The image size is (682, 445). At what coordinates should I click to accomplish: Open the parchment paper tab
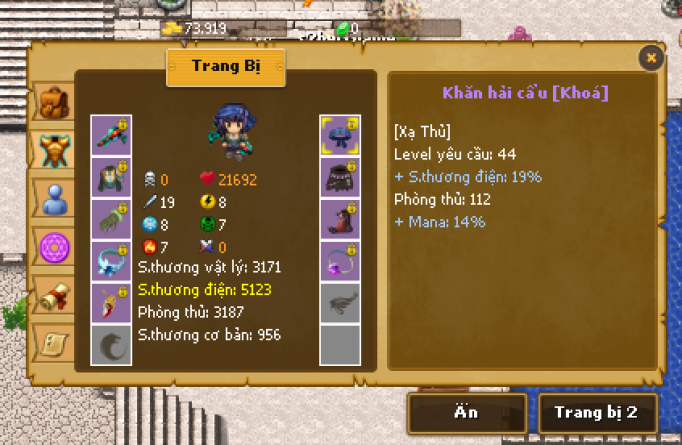point(51,341)
